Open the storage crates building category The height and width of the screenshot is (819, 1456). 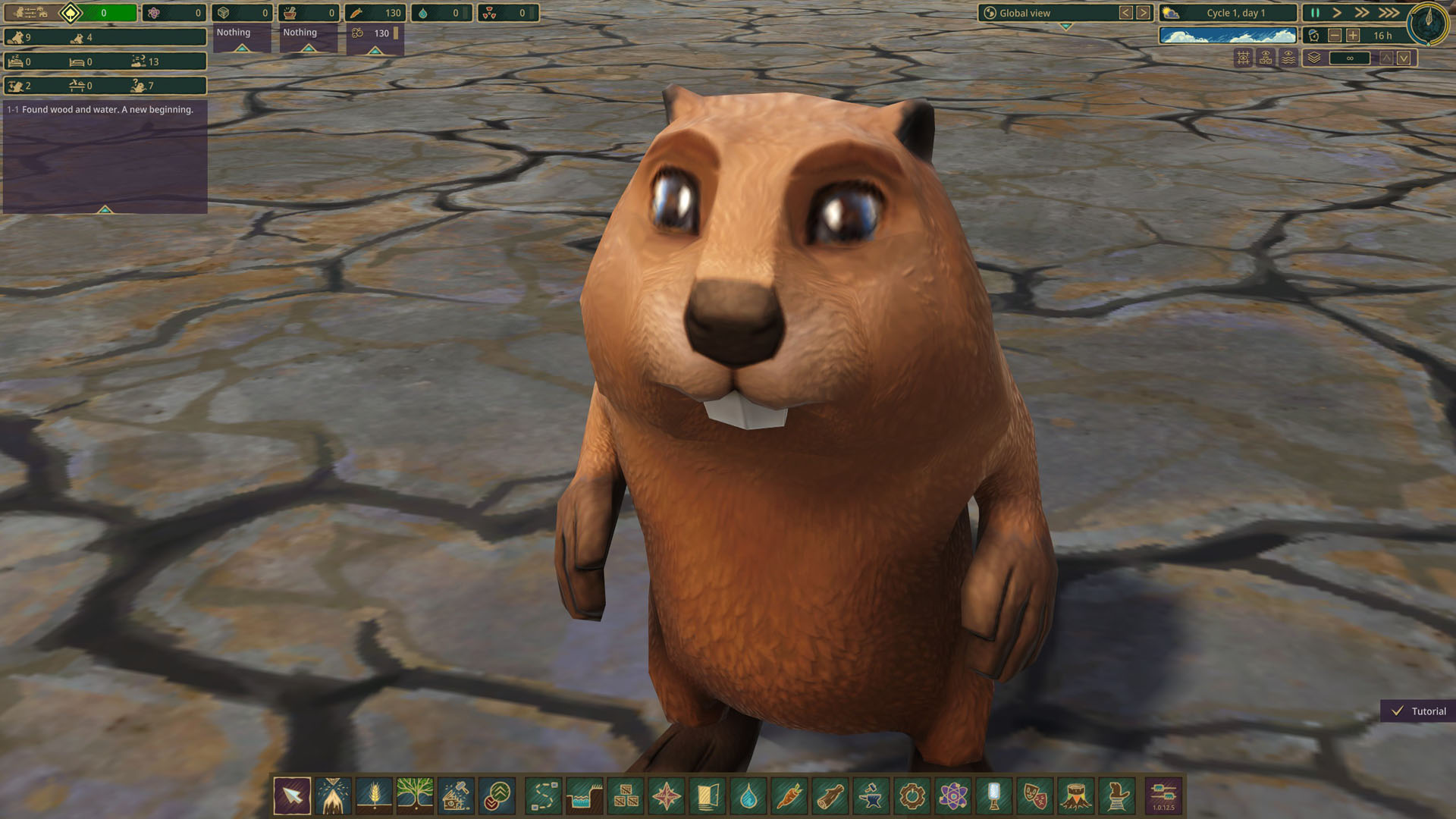pyautogui.click(x=626, y=796)
